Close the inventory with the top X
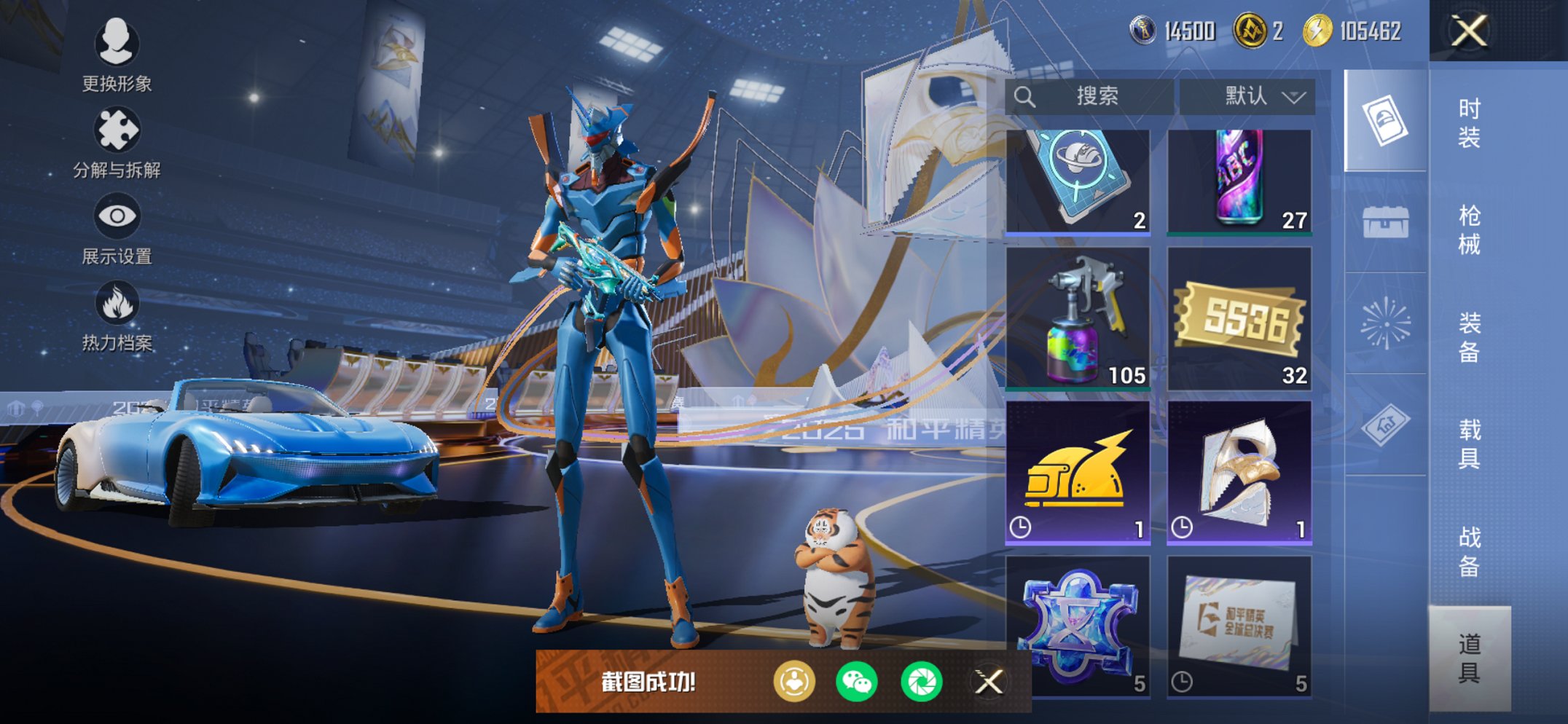The height and width of the screenshot is (724, 1568). [1468, 31]
